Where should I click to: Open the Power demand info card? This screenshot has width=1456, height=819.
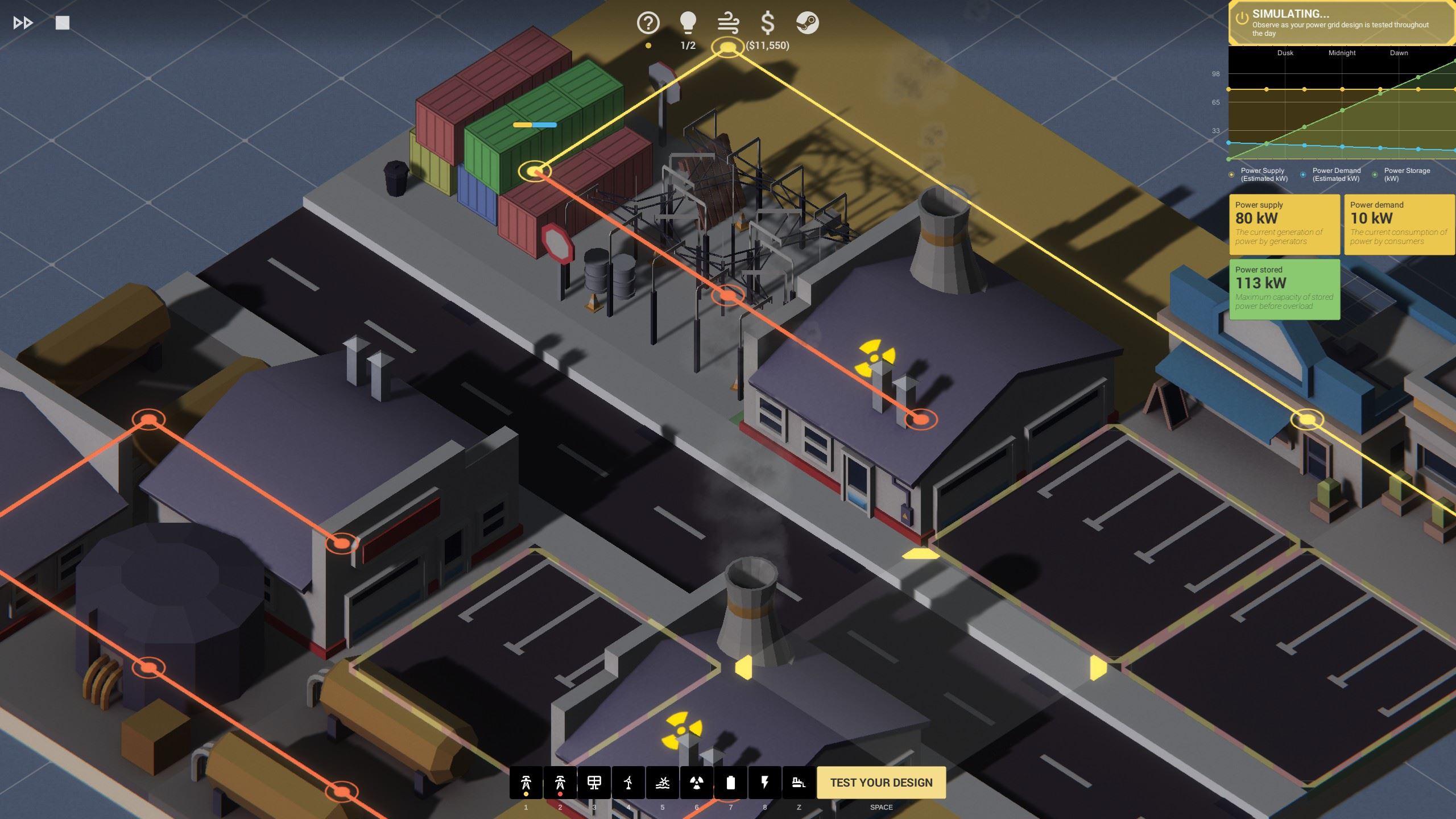coord(1399,224)
